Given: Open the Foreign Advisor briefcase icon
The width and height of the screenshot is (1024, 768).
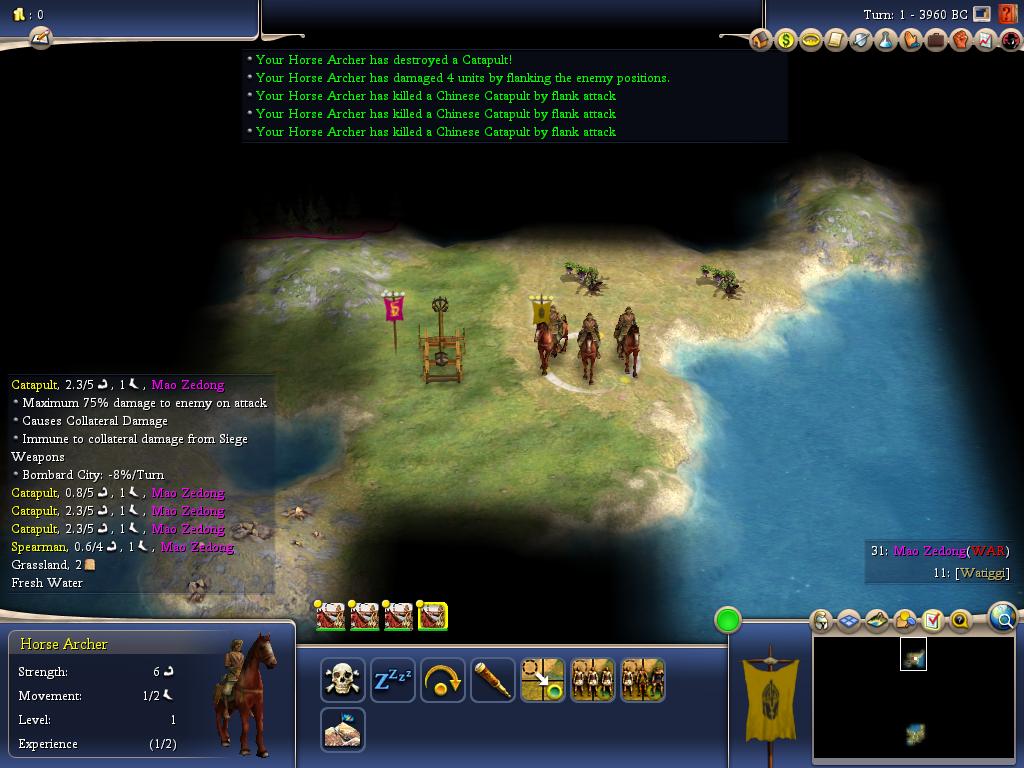Looking at the screenshot, I should [936, 40].
